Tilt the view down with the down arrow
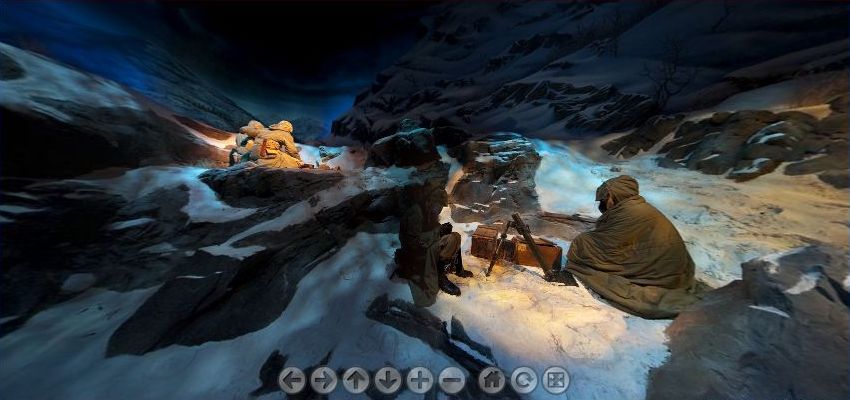This screenshot has height=400, width=850. tap(387, 380)
